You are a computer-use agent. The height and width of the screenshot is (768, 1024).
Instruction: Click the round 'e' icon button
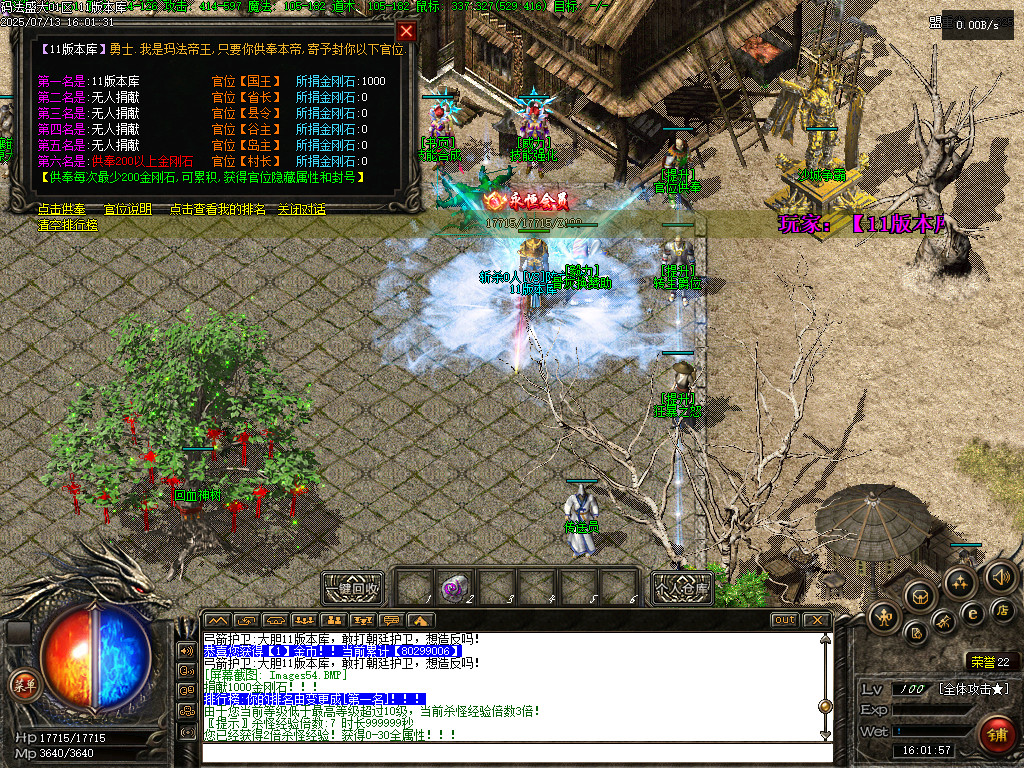click(x=971, y=612)
